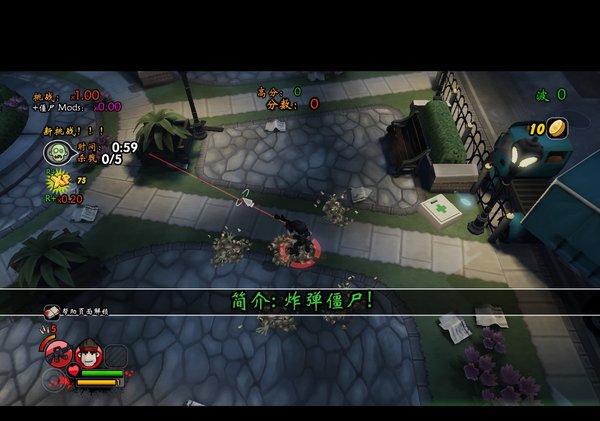Image resolution: width=600 pixels, height=421 pixels.
Task: Click the bandana character portrait
Action: [x=90, y=353]
